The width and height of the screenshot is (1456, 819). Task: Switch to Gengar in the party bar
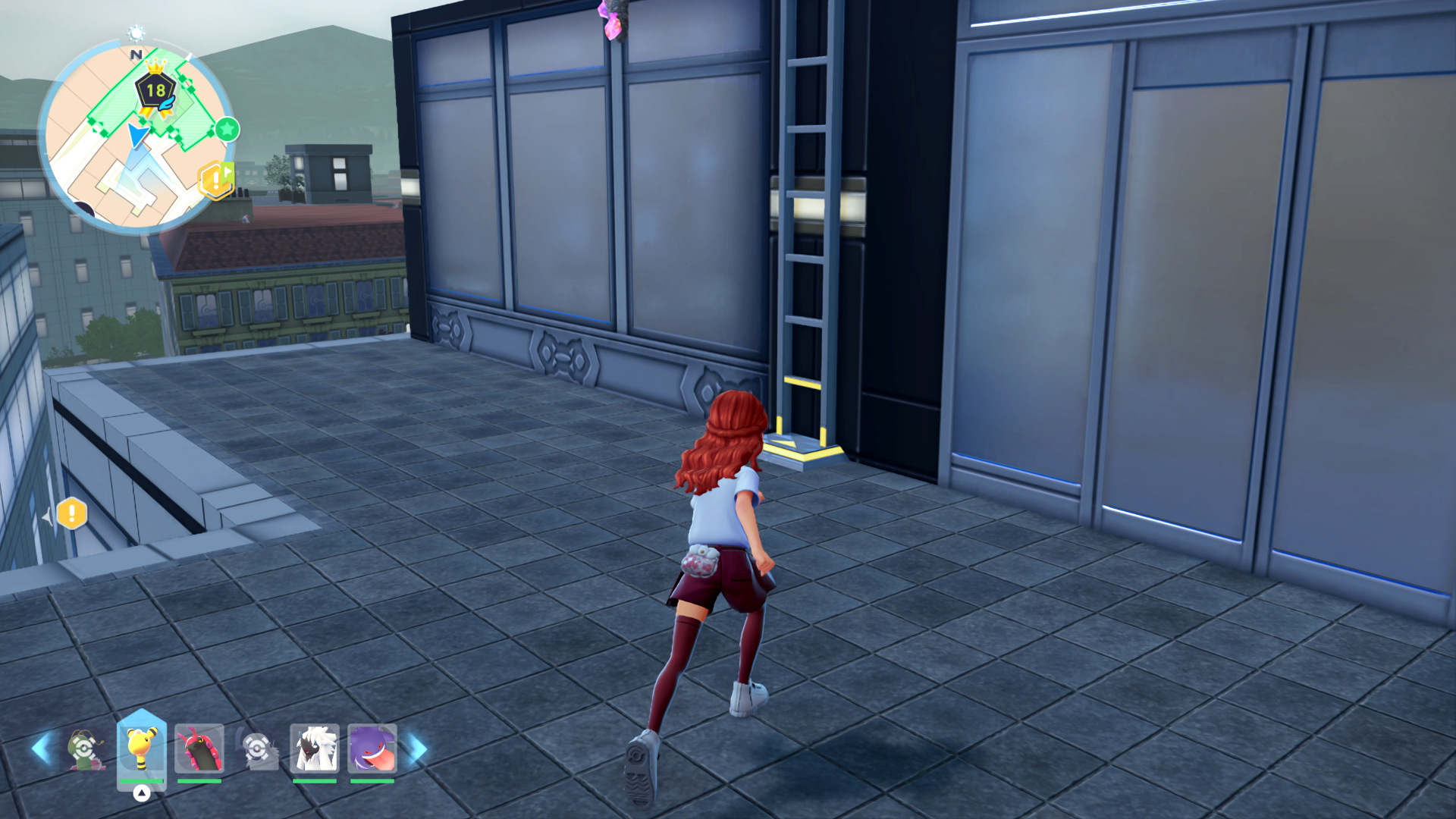(x=372, y=748)
